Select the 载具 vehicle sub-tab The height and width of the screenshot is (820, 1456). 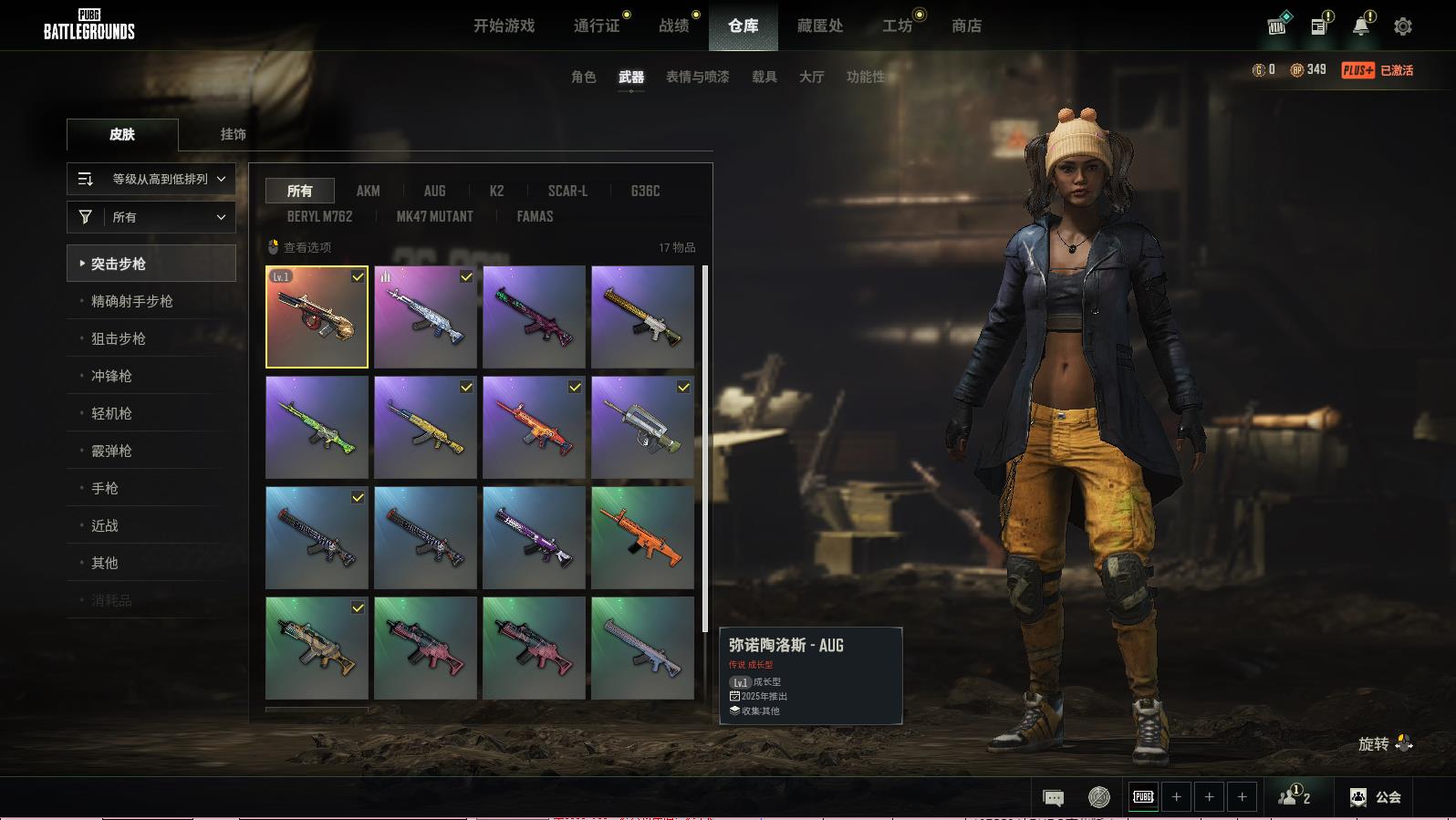click(764, 78)
